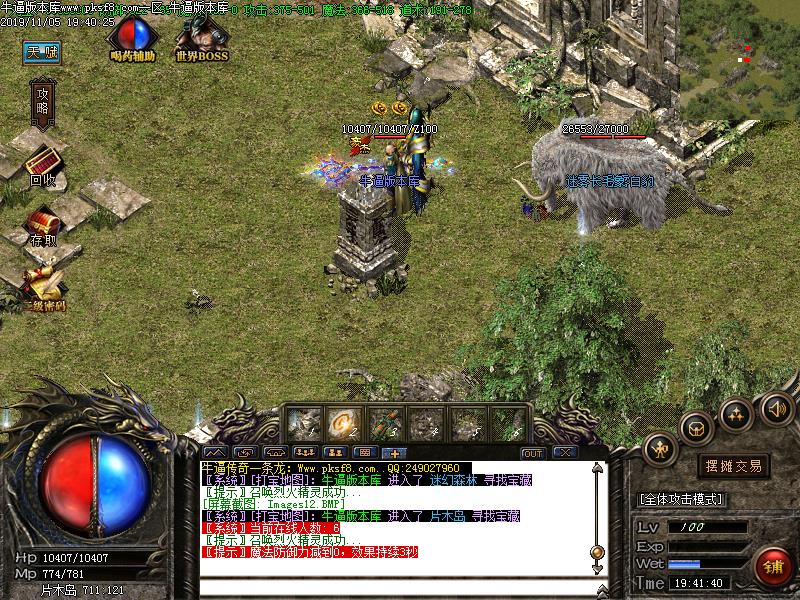Click the minimap in the top-right corner
This screenshot has height=600, width=800.
point(741,50)
